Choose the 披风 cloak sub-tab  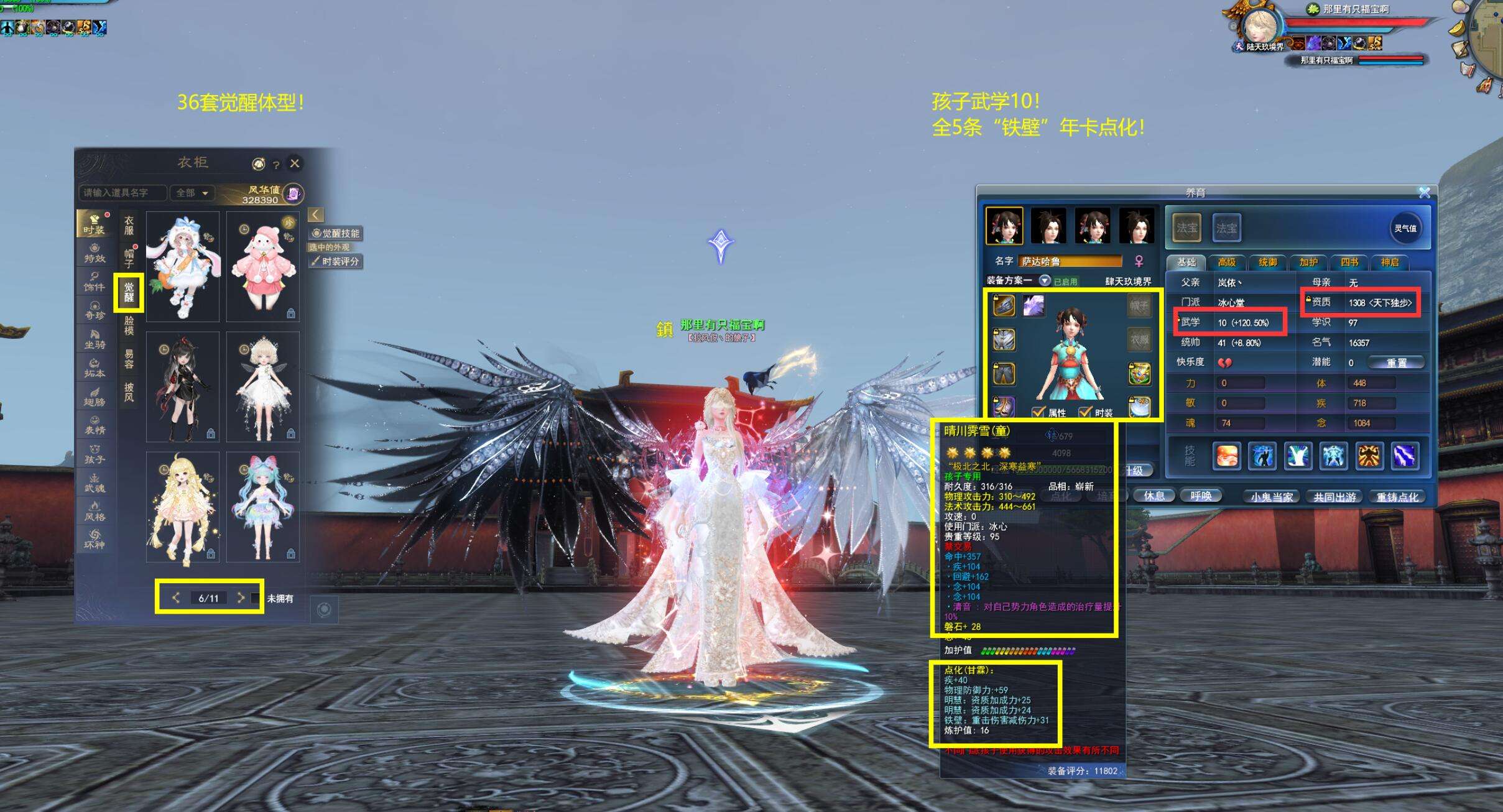pos(129,392)
